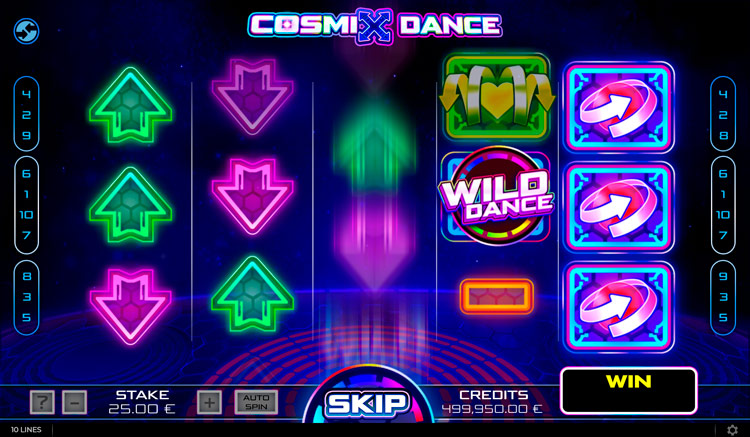The height and width of the screenshot is (437, 750).
Task: Open the help question mark button
Action: pyautogui.click(x=42, y=402)
